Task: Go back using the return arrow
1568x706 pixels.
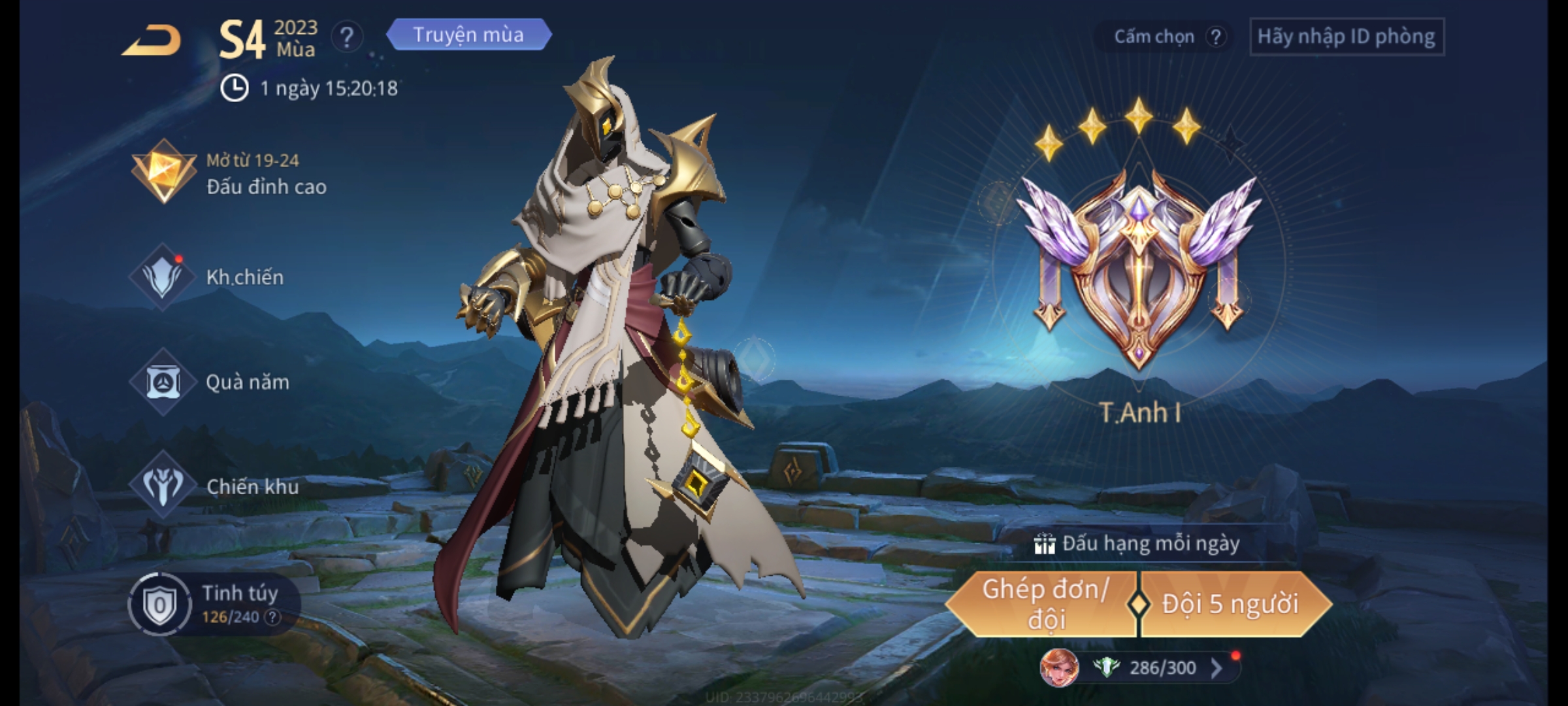Action: (x=152, y=41)
